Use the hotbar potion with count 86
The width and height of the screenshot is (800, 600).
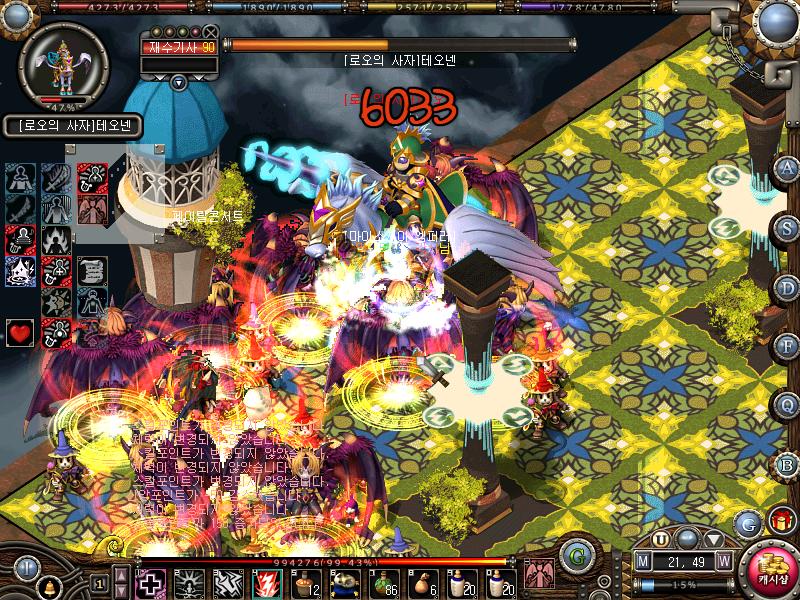[384, 582]
